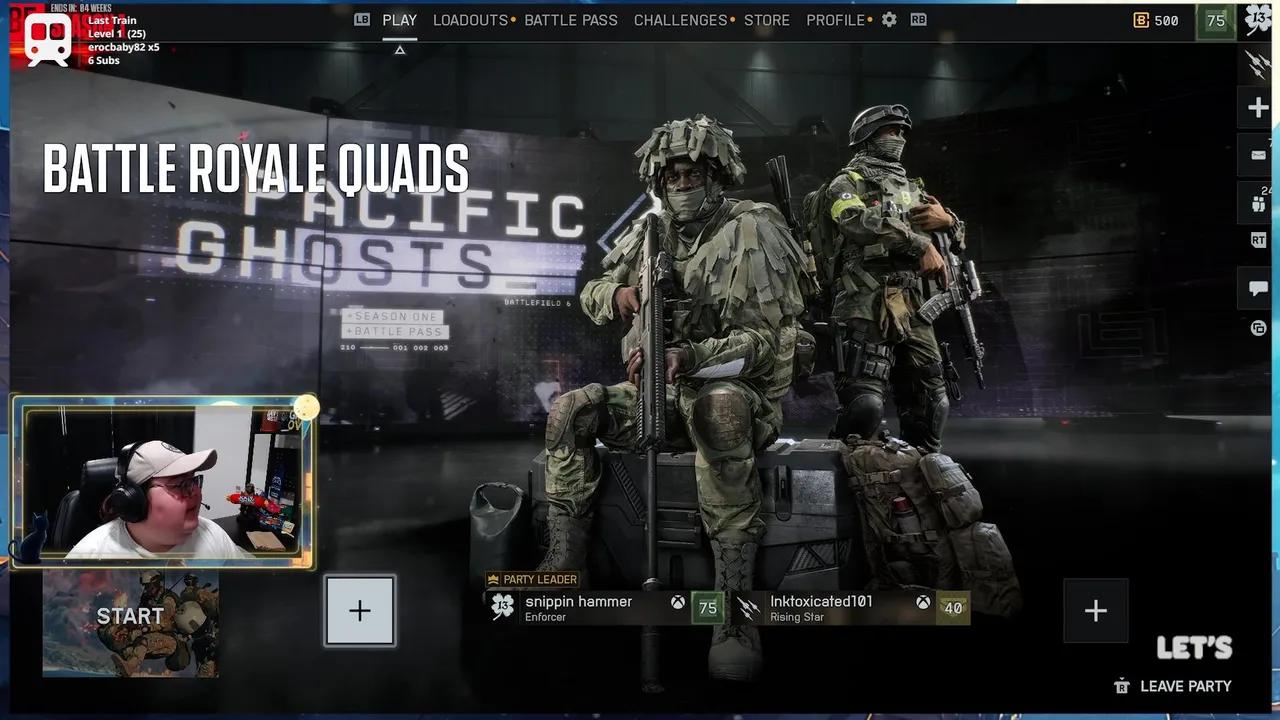Screen dimensions: 1280x720
Task: Open the social friends panel on the right sidebar
Action: tap(1256, 203)
